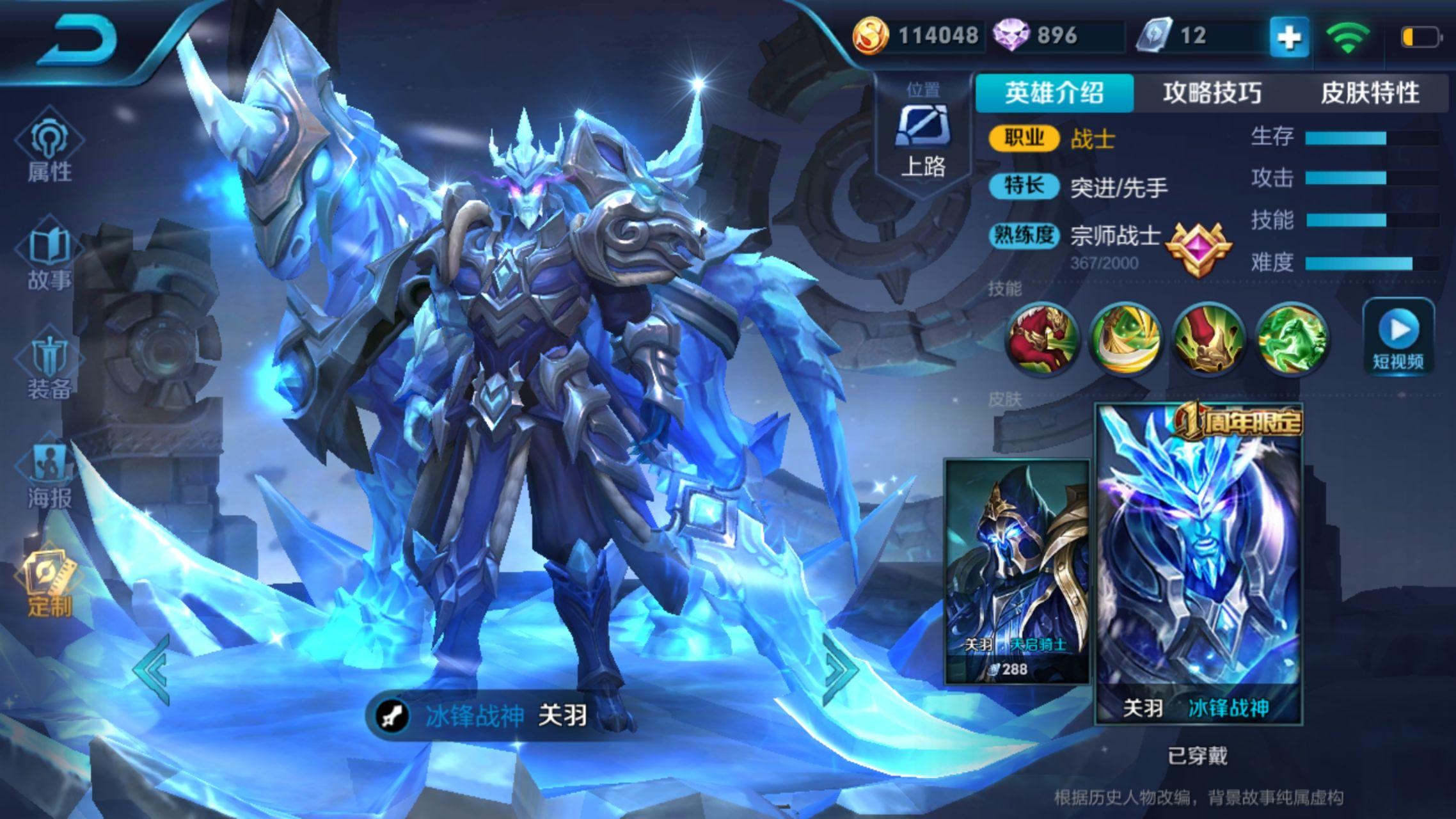Play the 短视频 short video
The width and height of the screenshot is (1456, 819).
pyautogui.click(x=1398, y=338)
